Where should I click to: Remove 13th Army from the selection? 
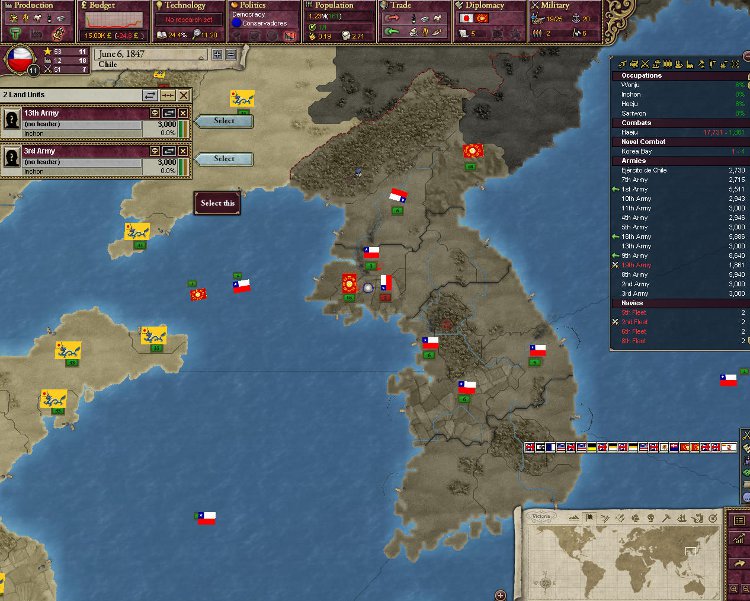point(184,114)
